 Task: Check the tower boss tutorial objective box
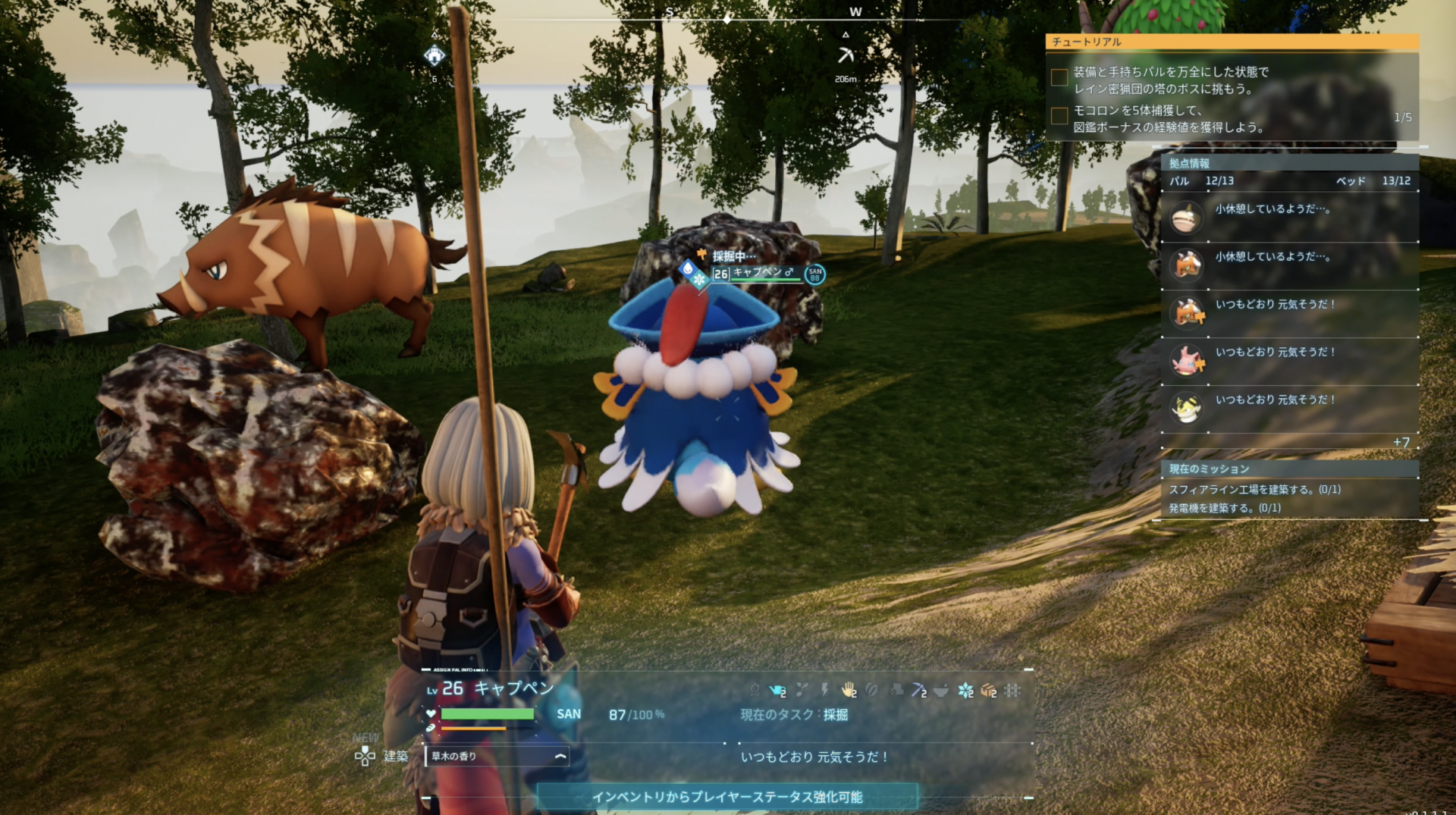click(x=1059, y=77)
